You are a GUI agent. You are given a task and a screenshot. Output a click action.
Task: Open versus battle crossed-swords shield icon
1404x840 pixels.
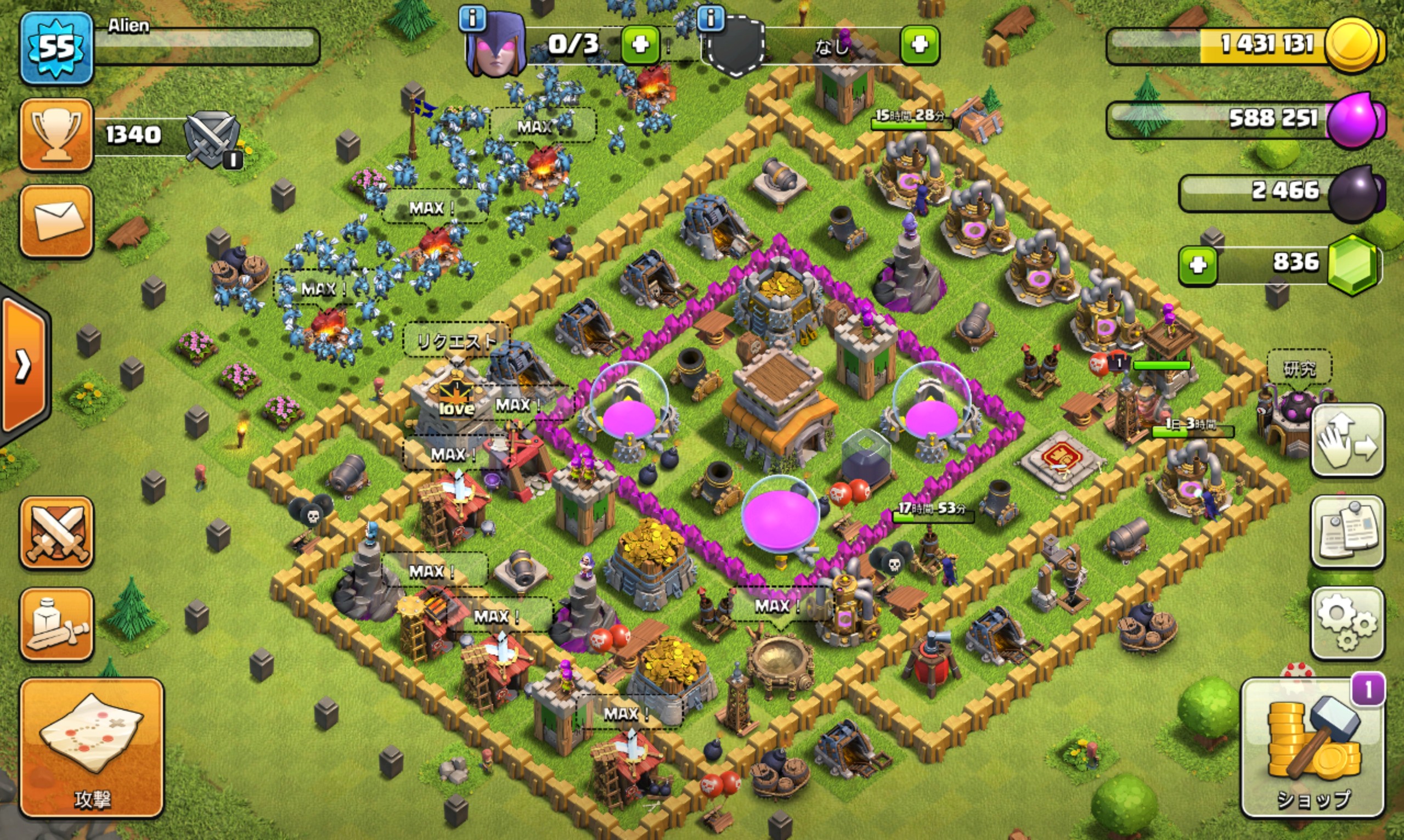point(212,139)
